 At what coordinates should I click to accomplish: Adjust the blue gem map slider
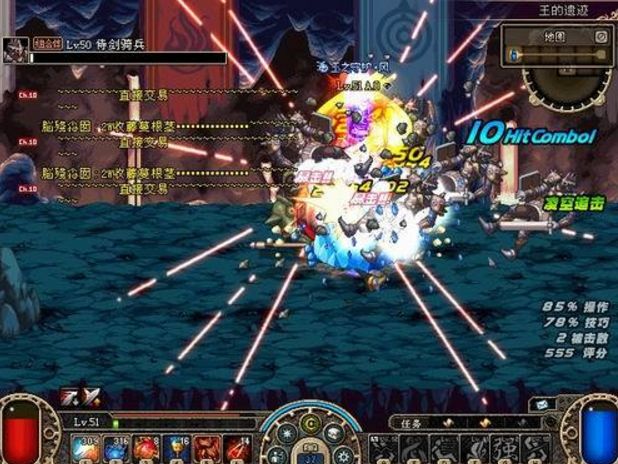(515, 54)
